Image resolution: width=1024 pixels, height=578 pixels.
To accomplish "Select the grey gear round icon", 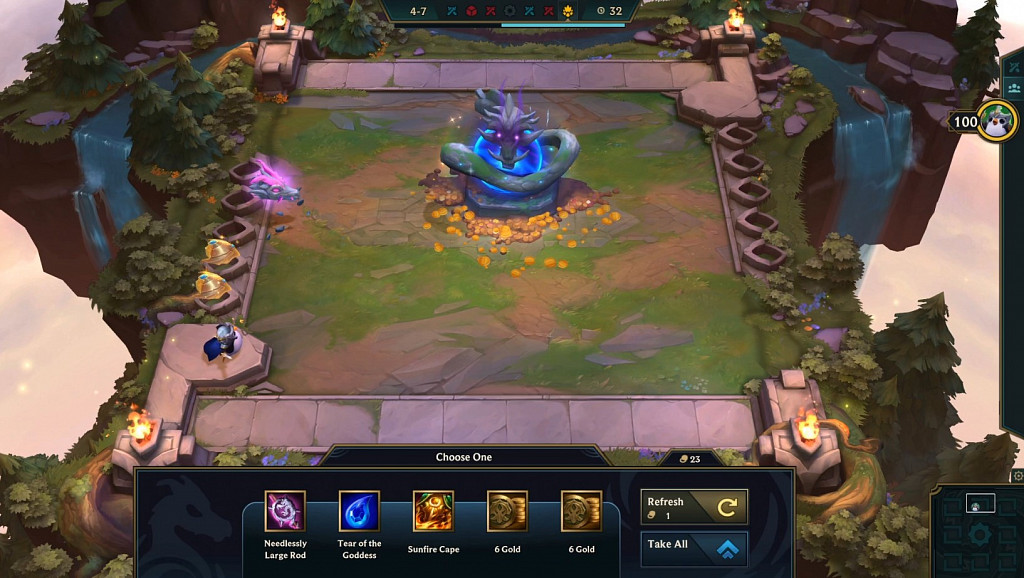I will [511, 12].
